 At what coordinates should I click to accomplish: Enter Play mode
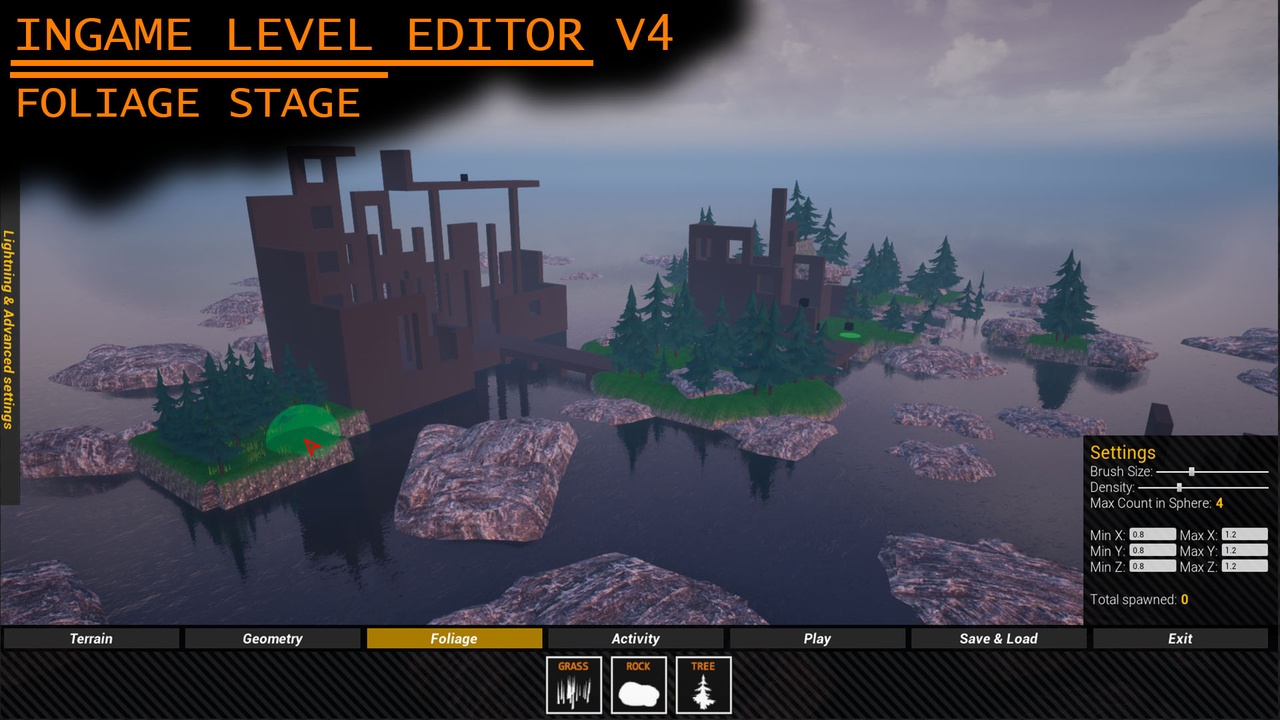coord(817,638)
